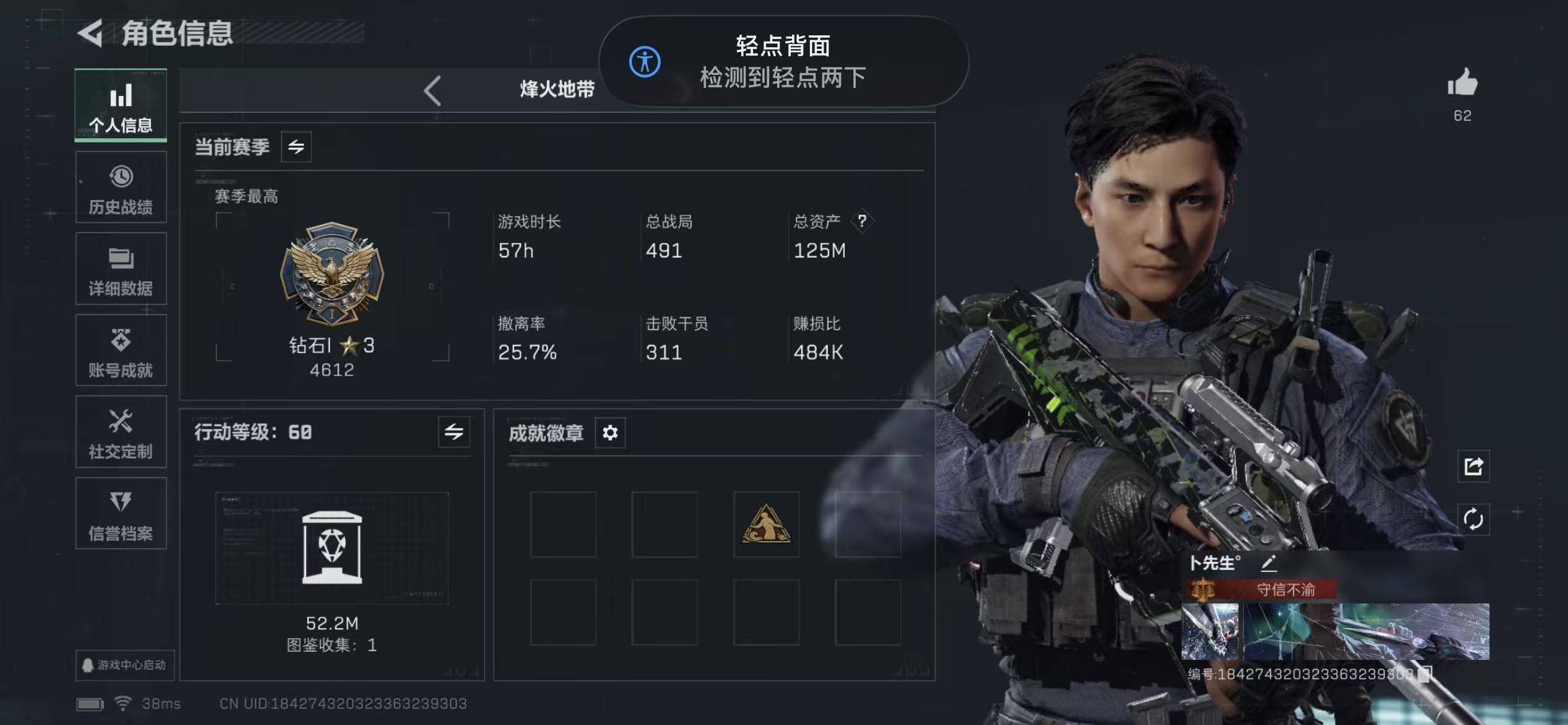
Task: Copy the player ID number
Action: point(1424,674)
